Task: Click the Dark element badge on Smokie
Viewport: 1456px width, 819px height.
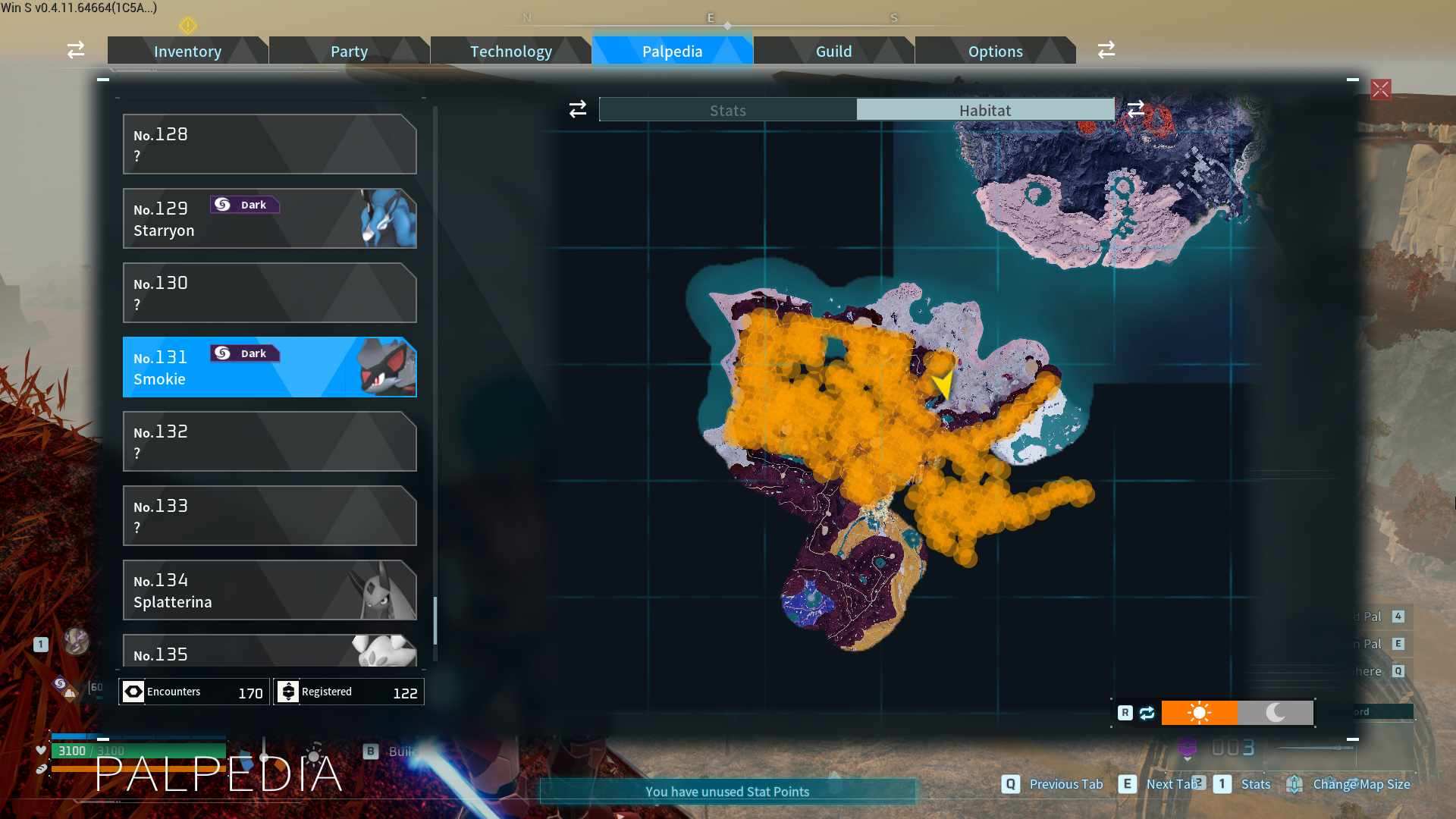Action: 244,353
